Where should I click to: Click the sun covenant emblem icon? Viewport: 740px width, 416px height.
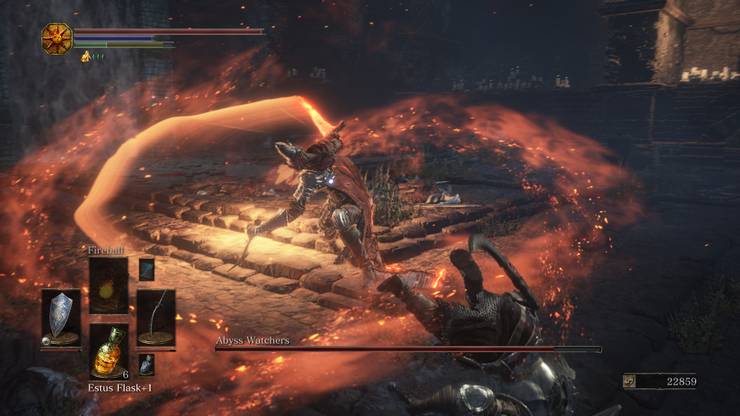point(56,38)
